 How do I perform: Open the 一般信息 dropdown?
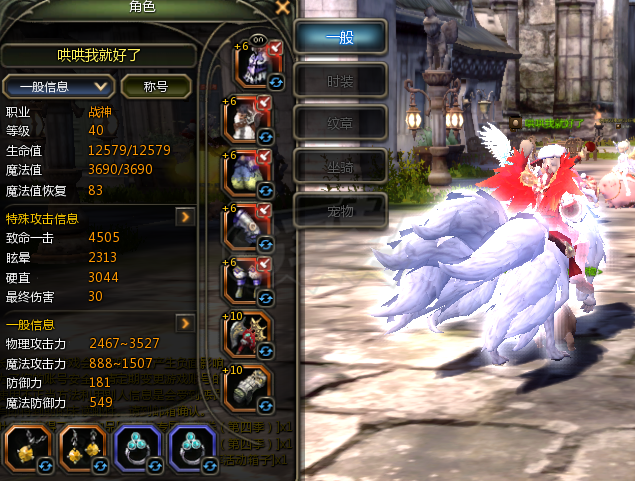click(x=58, y=86)
